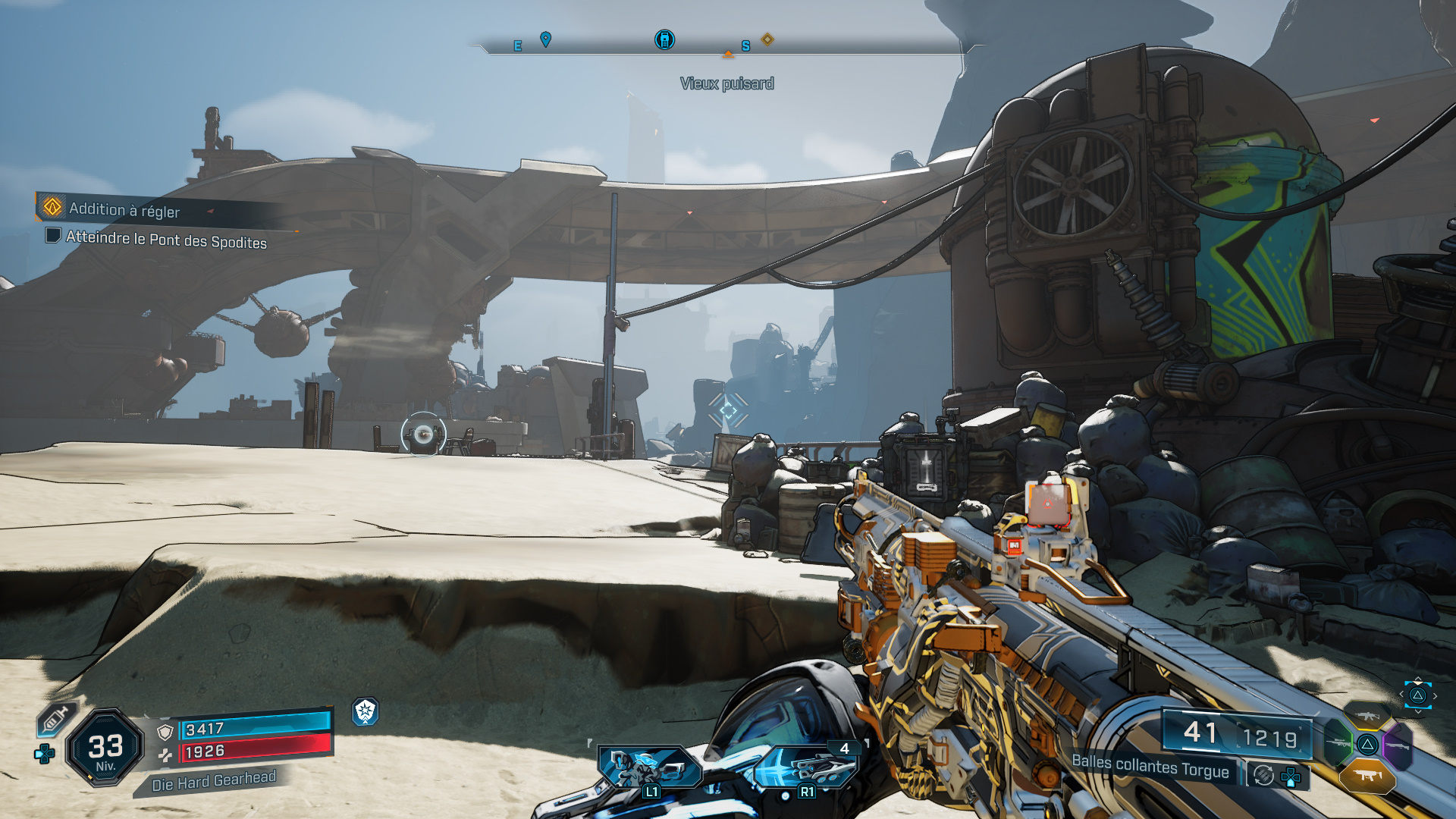Select the orange SMG weapon slot
This screenshot has height=819, width=1456.
[x=1367, y=775]
